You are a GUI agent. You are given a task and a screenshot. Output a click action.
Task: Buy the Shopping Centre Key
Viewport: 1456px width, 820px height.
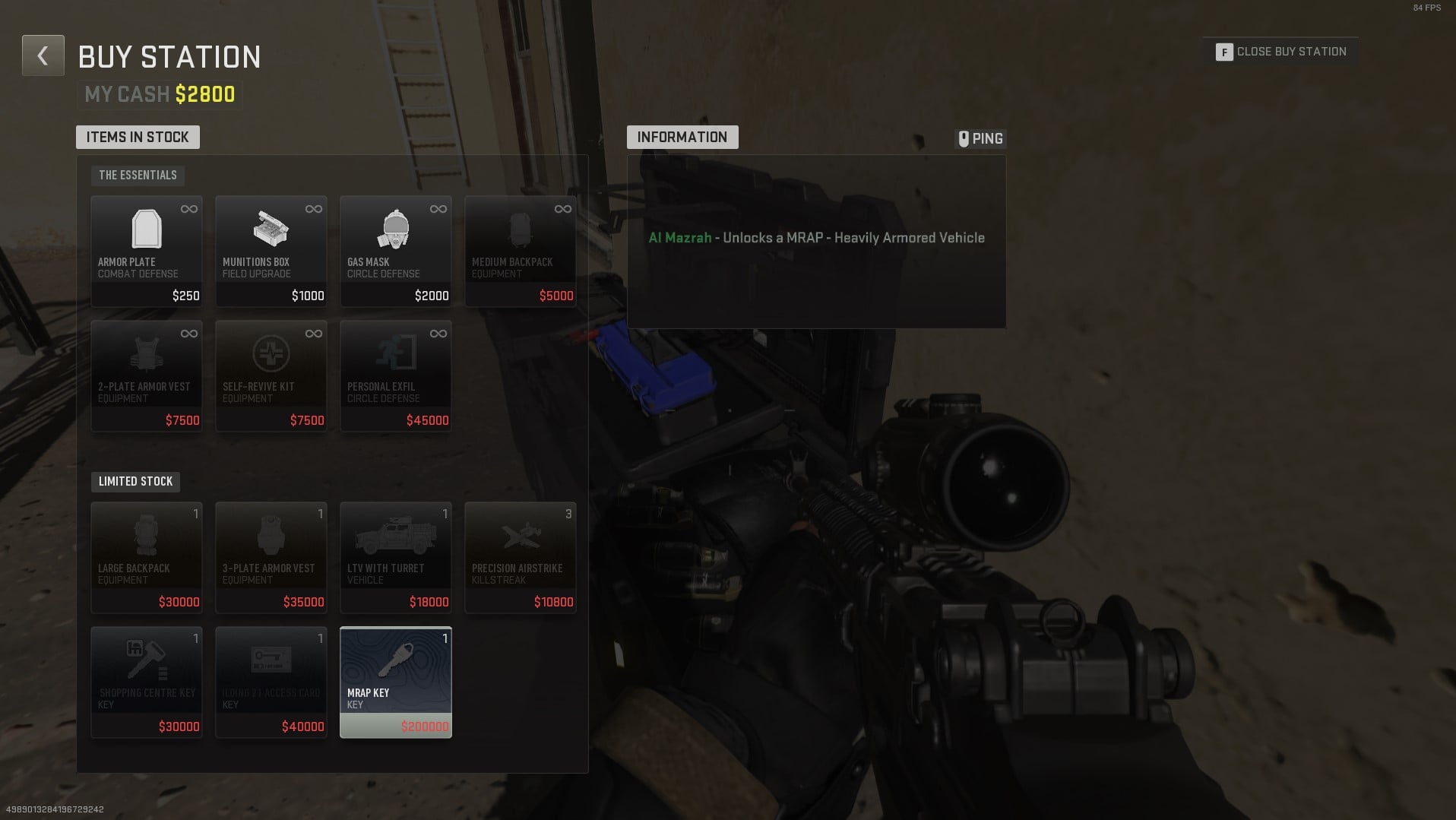pos(146,681)
